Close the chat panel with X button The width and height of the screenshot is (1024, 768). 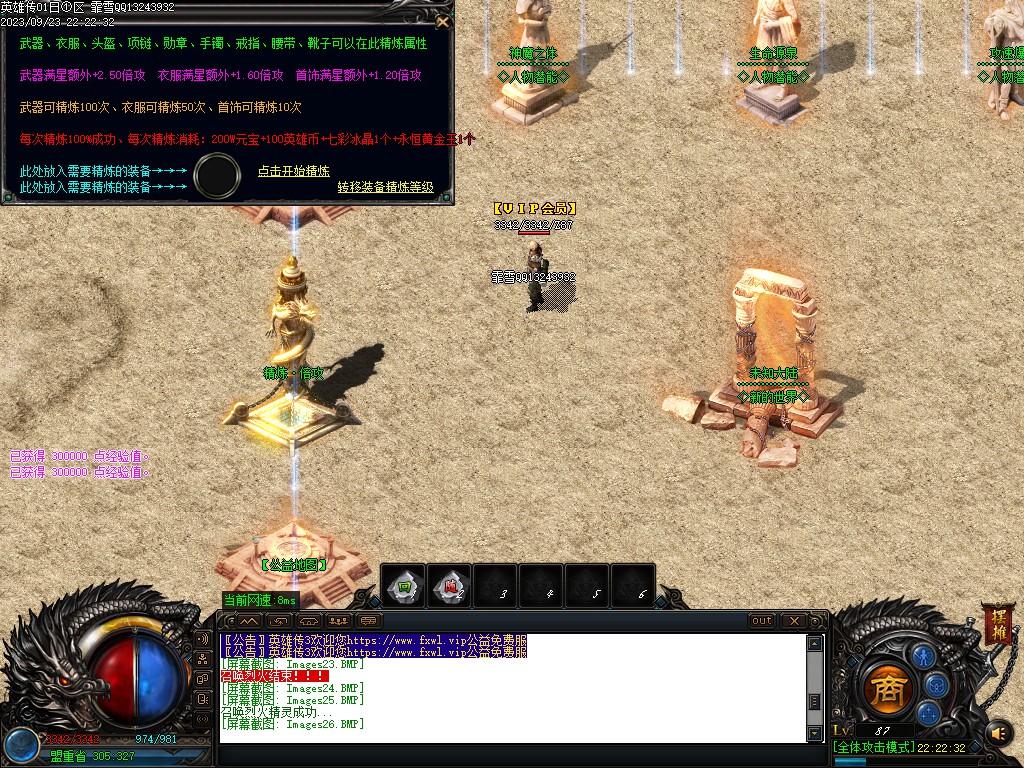click(792, 621)
